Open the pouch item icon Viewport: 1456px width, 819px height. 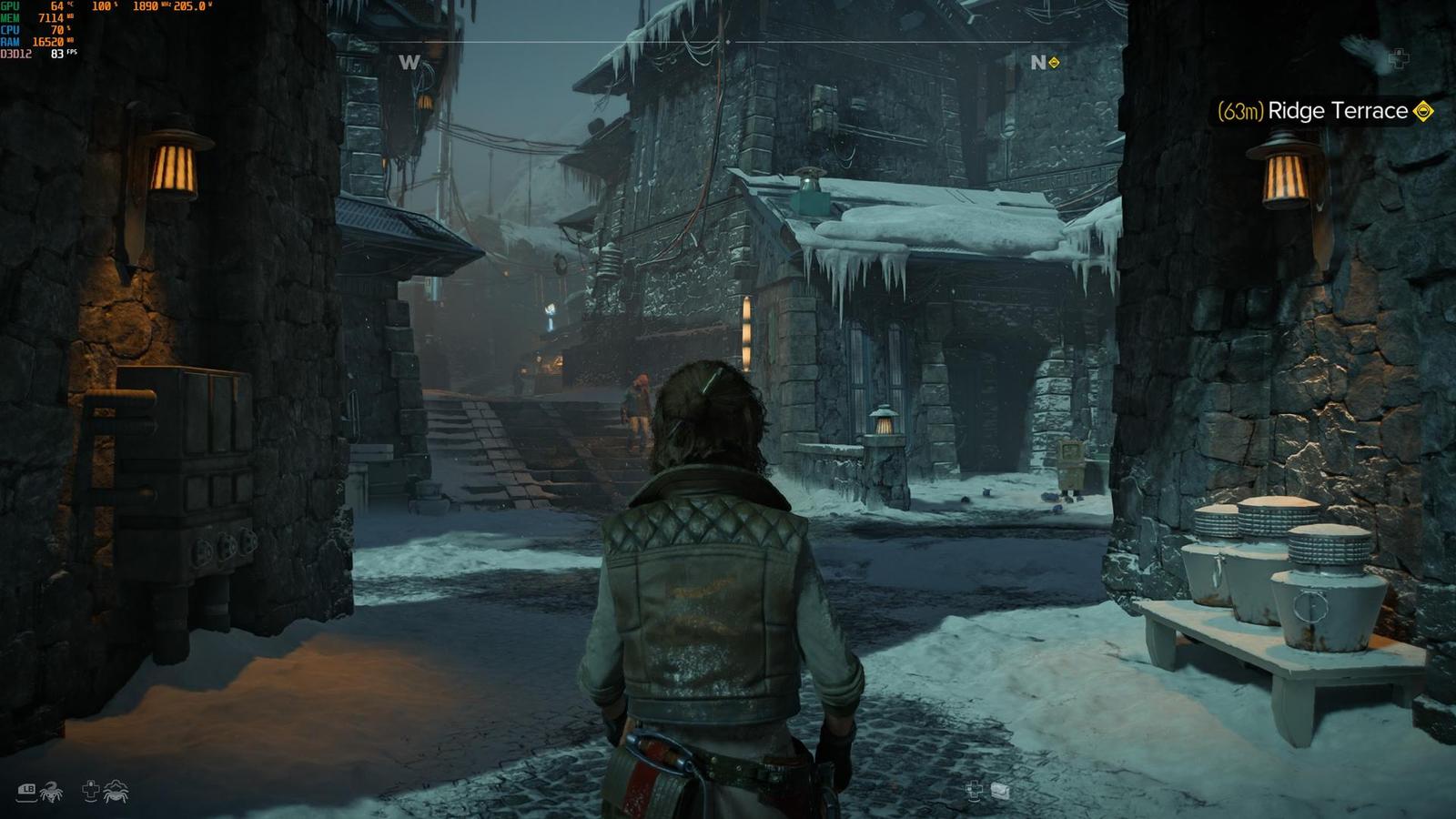[1000, 791]
